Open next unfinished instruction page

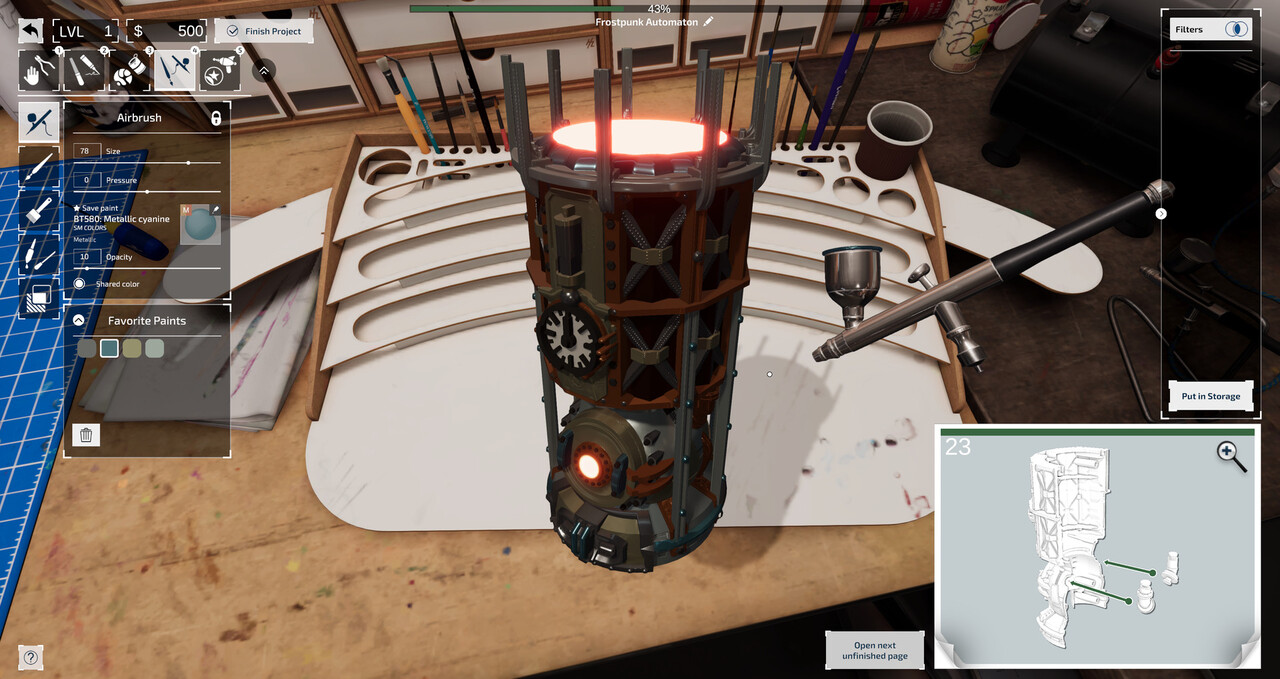[x=874, y=651]
